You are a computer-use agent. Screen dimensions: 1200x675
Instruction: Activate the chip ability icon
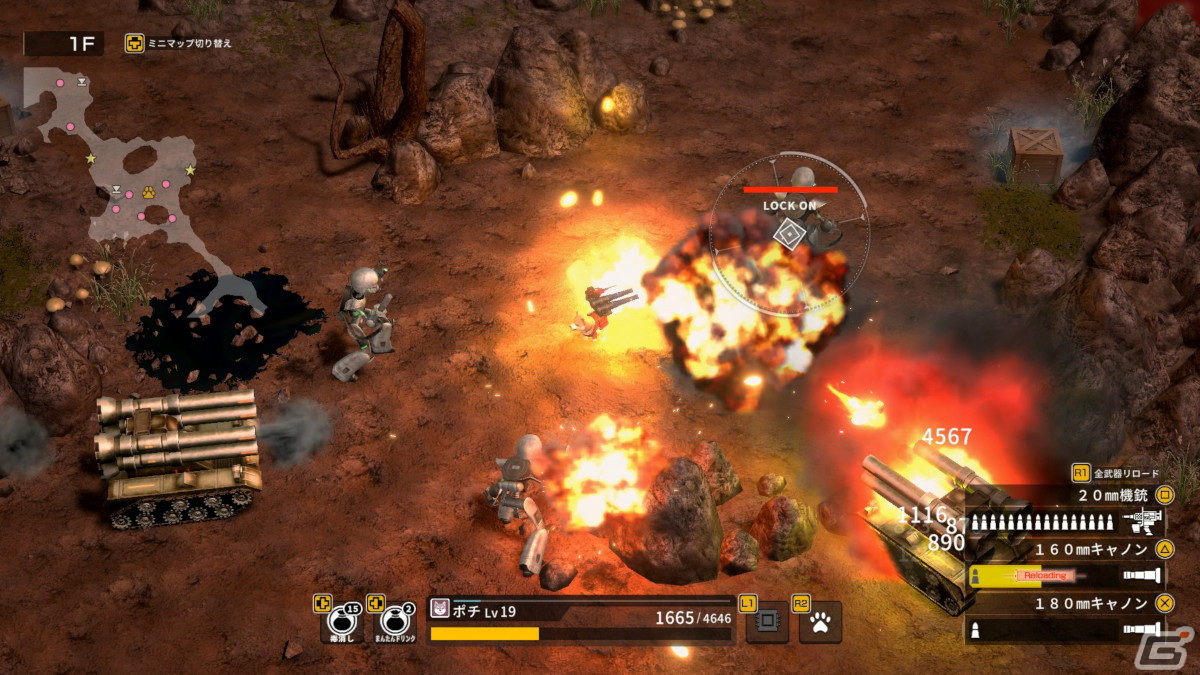coord(767,622)
